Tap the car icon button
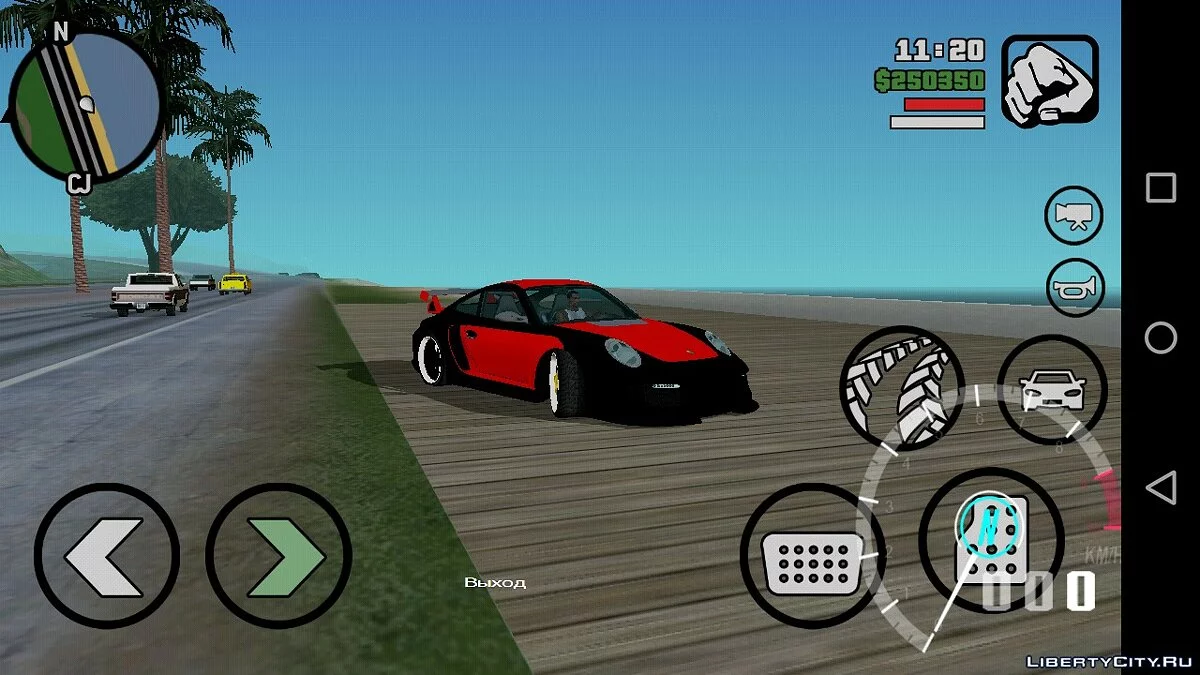Image resolution: width=1200 pixels, height=675 pixels. point(1051,388)
